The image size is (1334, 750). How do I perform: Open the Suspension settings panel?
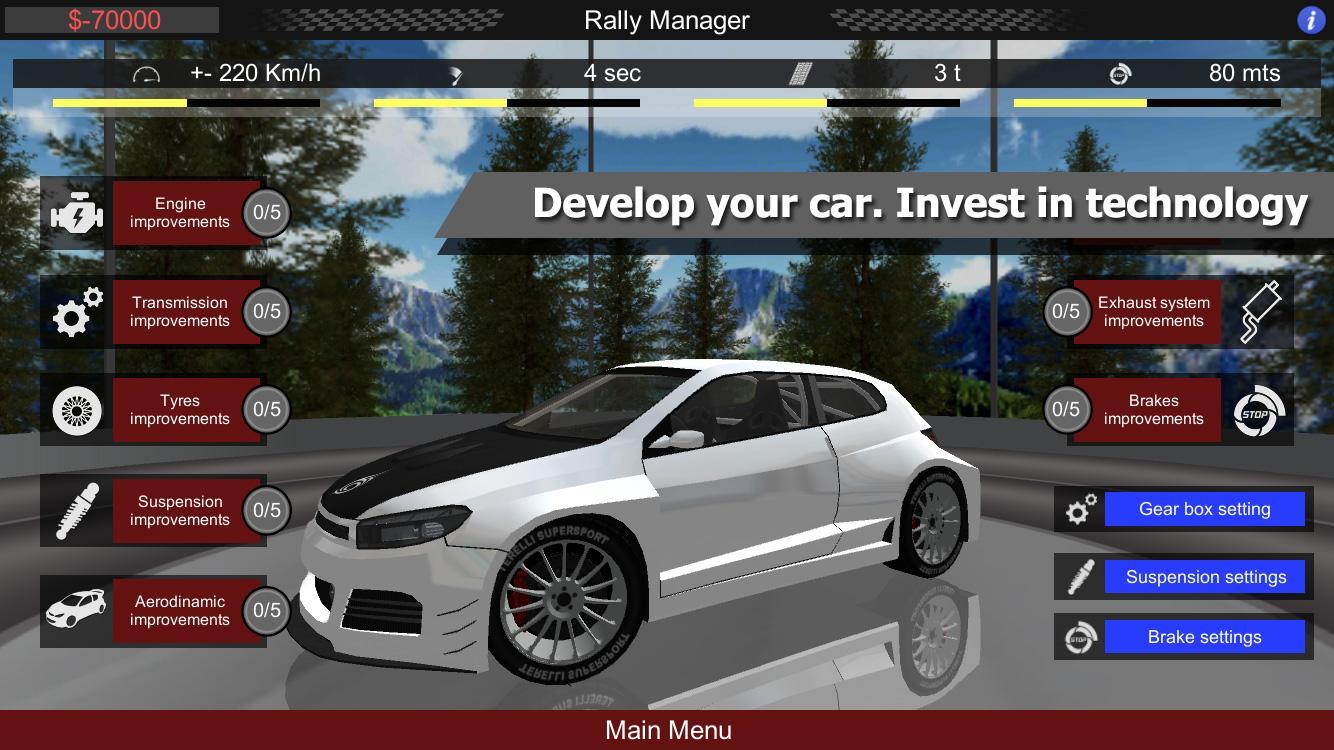click(x=1205, y=576)
